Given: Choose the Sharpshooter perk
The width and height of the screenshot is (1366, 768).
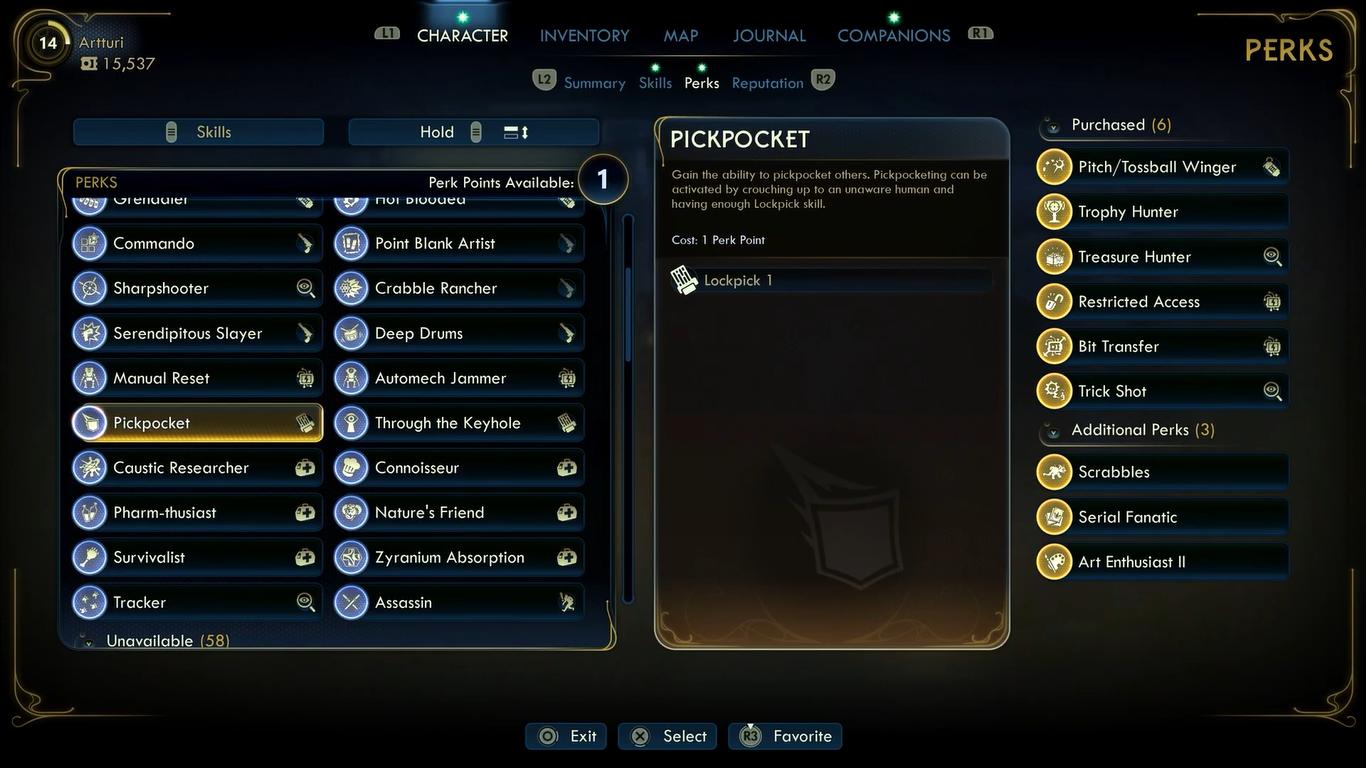Looking at the screenshot, I should pyautogui.click(x=197, y=288).
